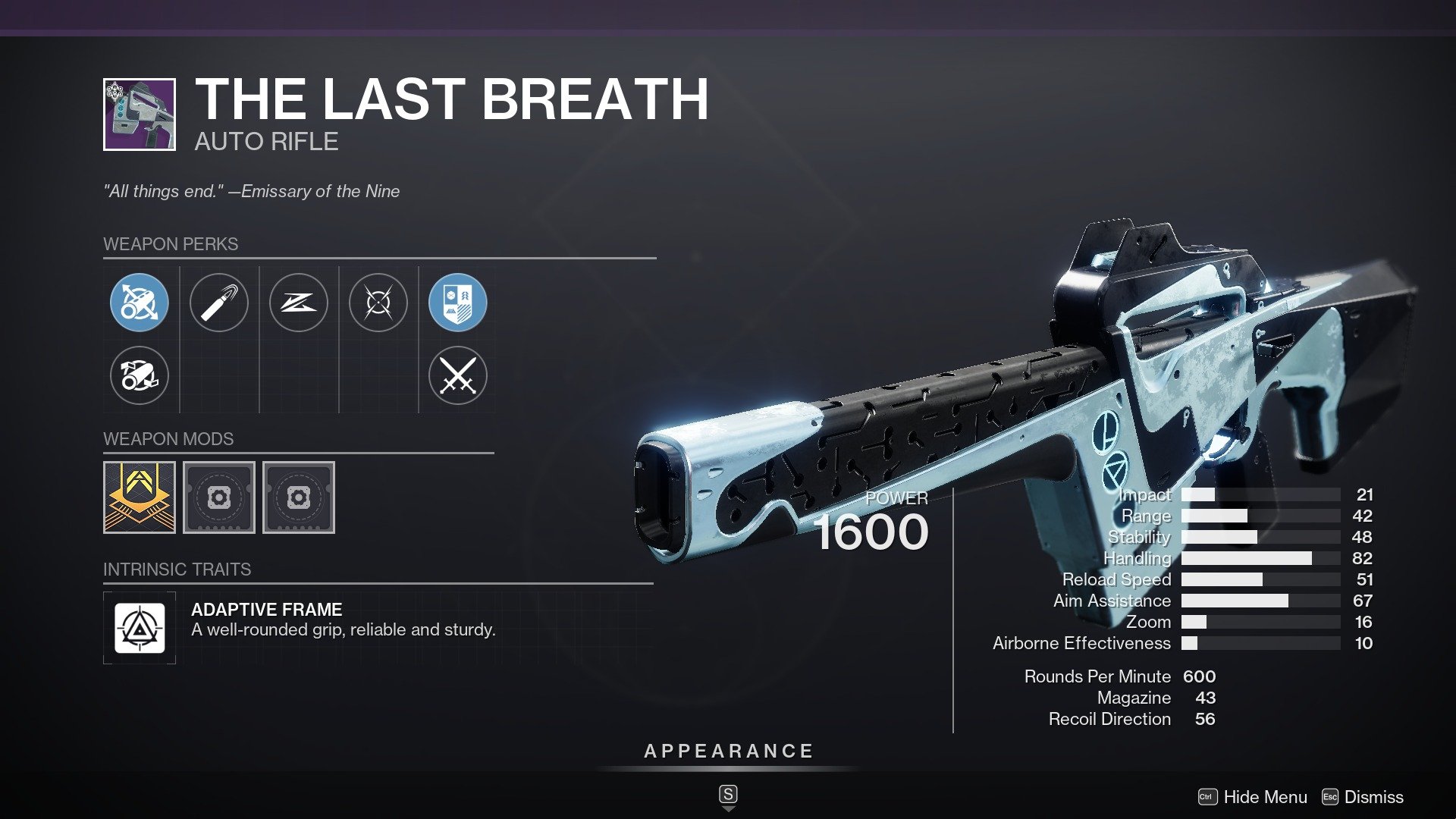The image size is (1456, 819).
Task: Select the gold weapon mod socket
Action: [x=139, y=498]
